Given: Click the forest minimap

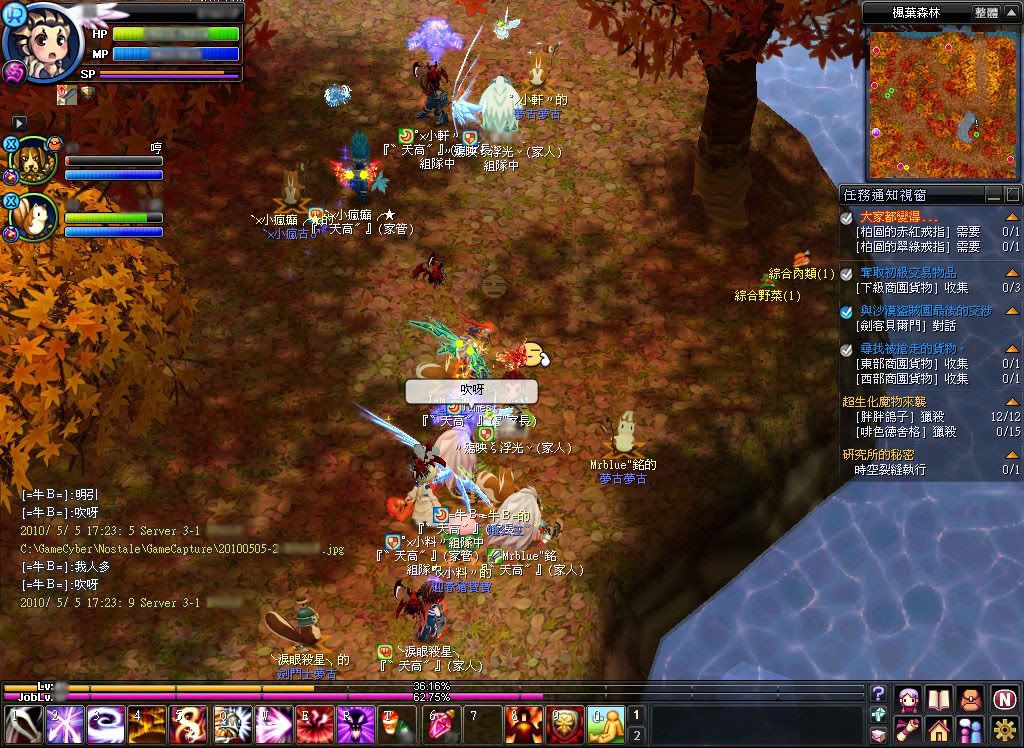Looking at the screenshot, I should tap(941, 103).
